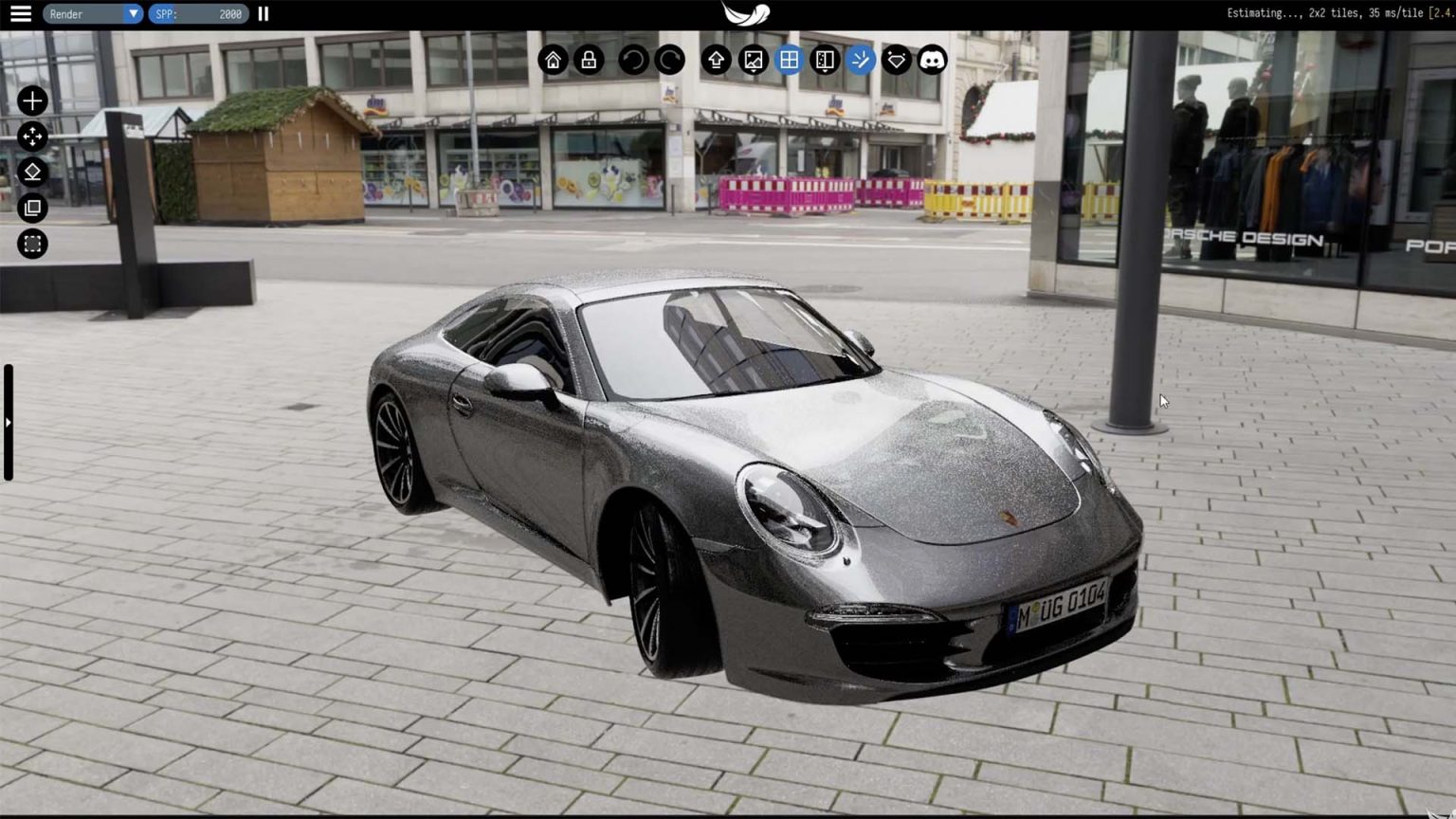1456x819 pixels.
Task: Toggle the camera lock icon
Action: pos(589,61)
